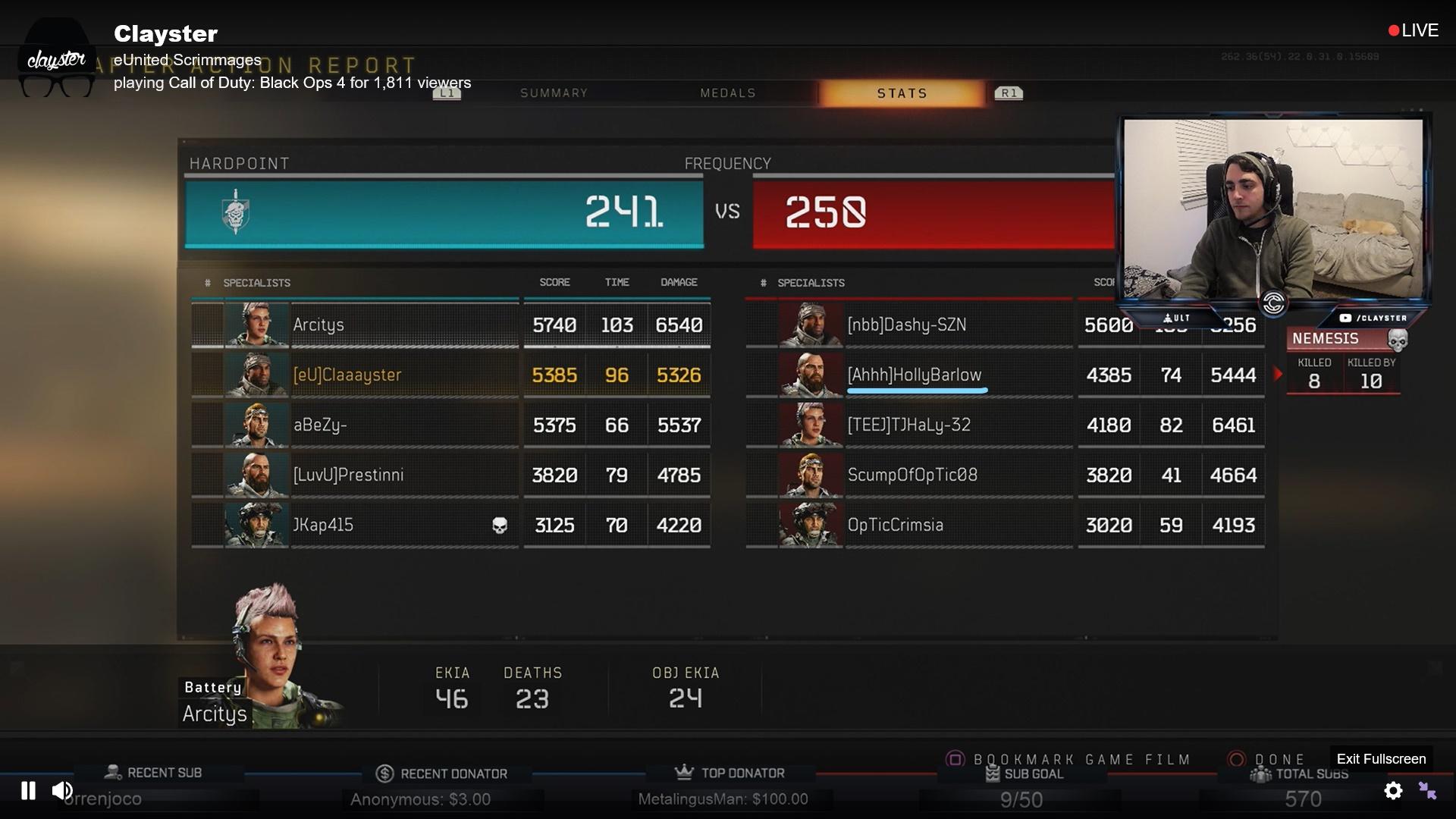
Task: Open the stream settings gear
Action: (x=1394, y=791)
